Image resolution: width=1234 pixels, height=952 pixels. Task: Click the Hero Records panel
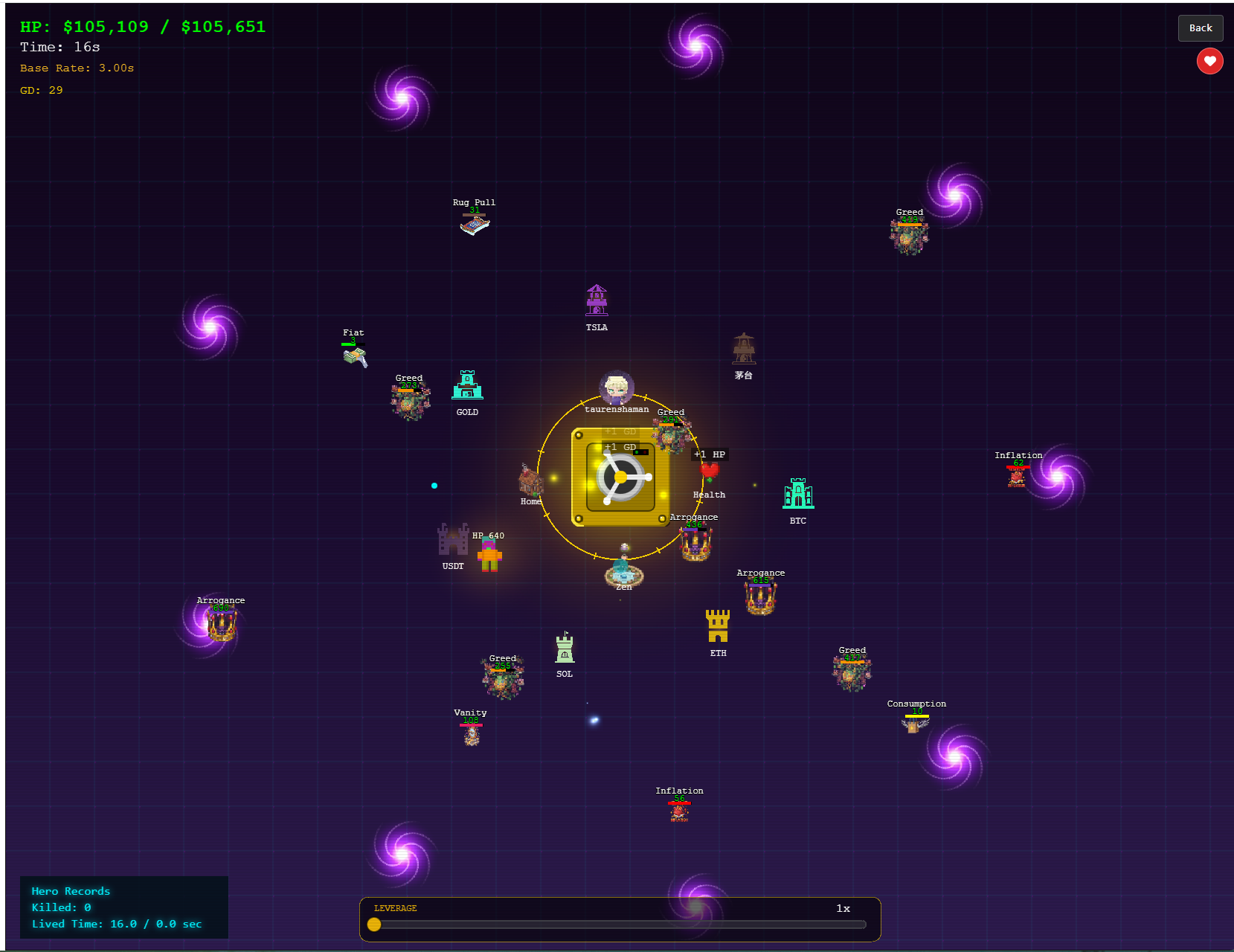(123, 907)
